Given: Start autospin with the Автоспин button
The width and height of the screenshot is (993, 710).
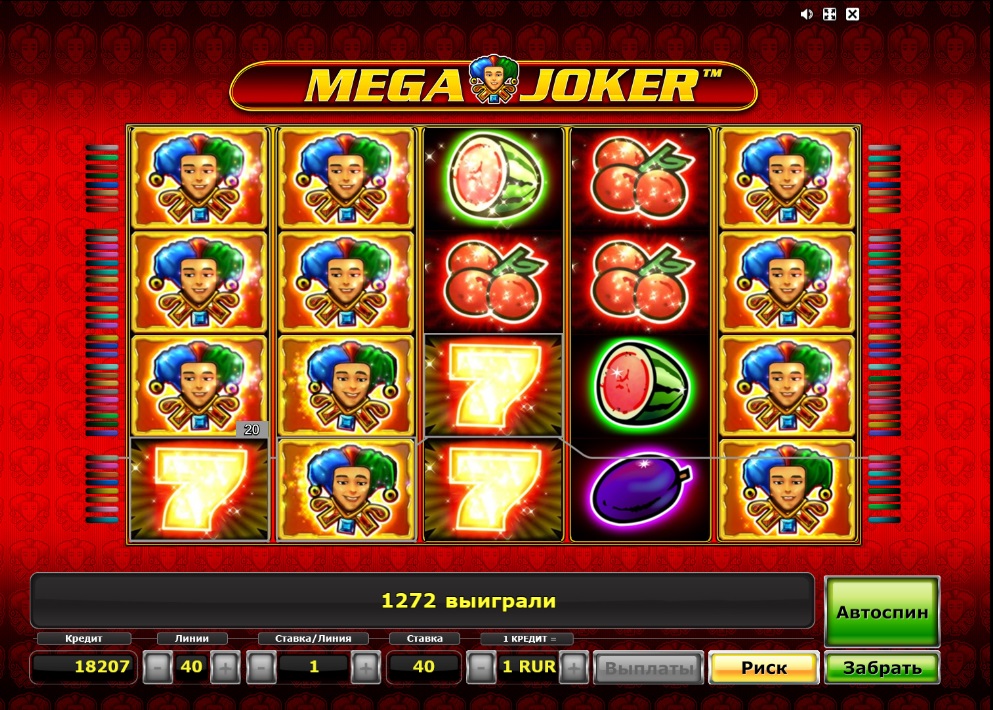Looking at the screenshot, I should pos(882,612).
